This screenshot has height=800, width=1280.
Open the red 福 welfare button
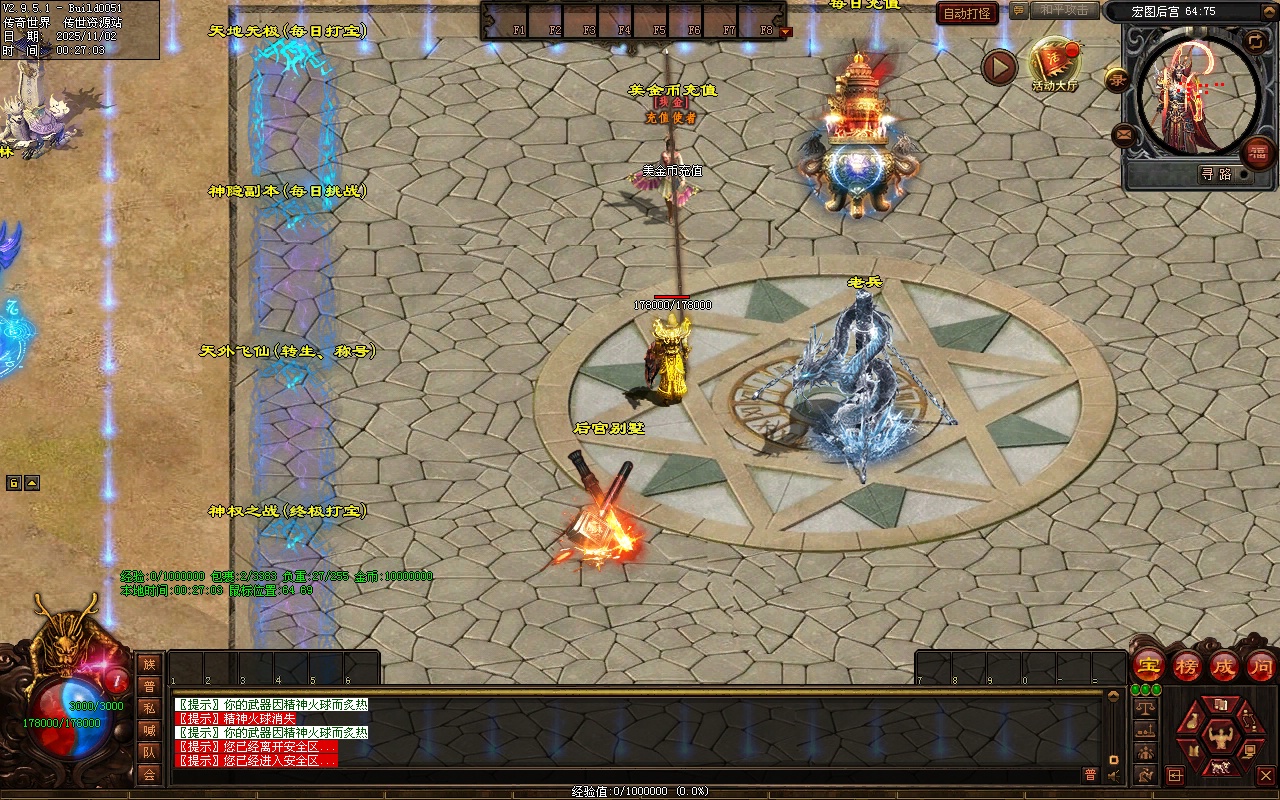1256,153
